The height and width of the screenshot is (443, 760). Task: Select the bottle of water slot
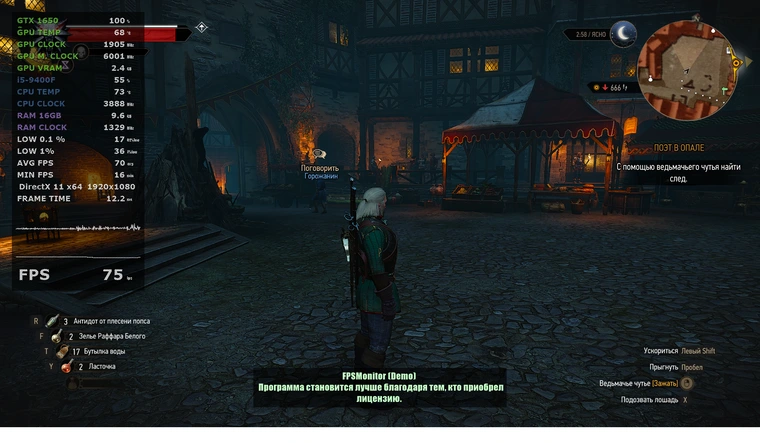point(62,352)
